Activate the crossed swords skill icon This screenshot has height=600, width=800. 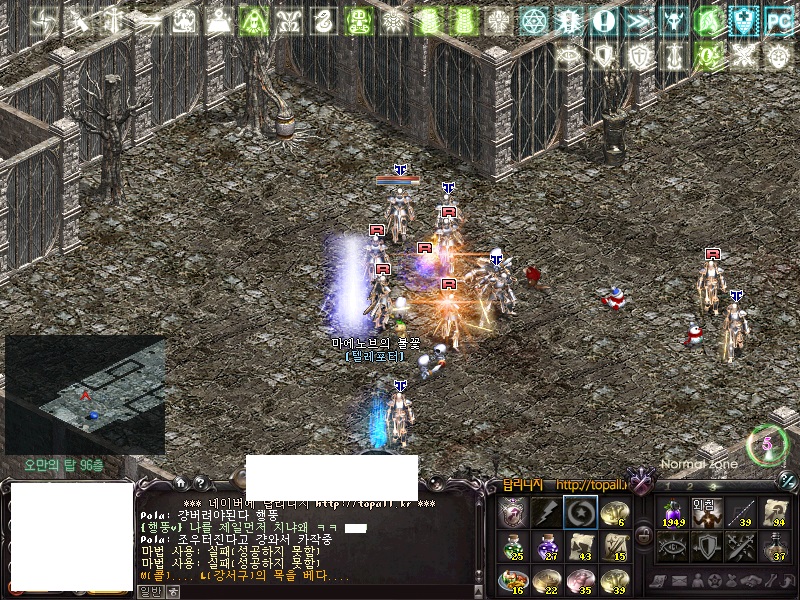741,547
